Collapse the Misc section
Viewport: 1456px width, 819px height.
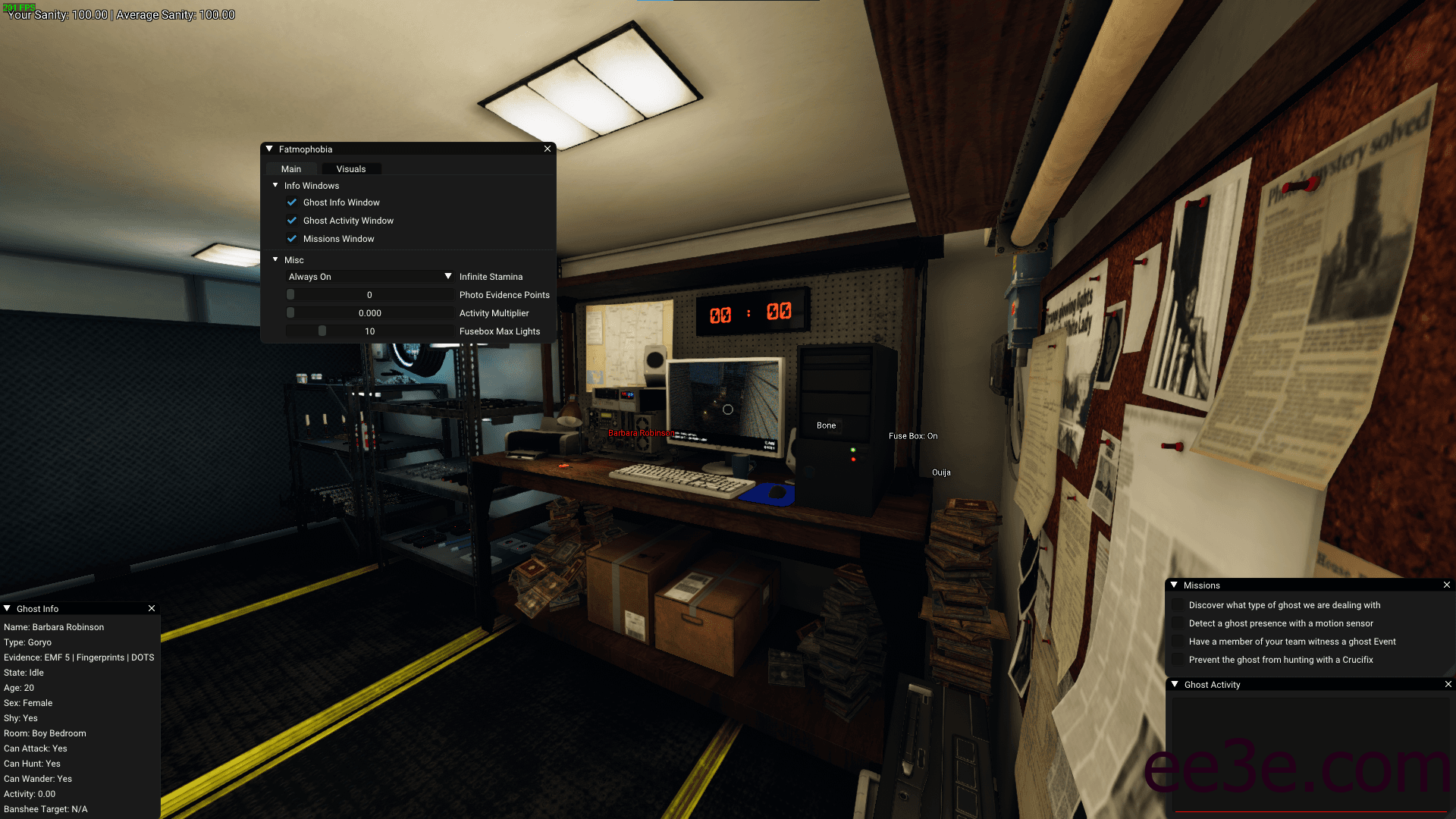coord(275,260)
